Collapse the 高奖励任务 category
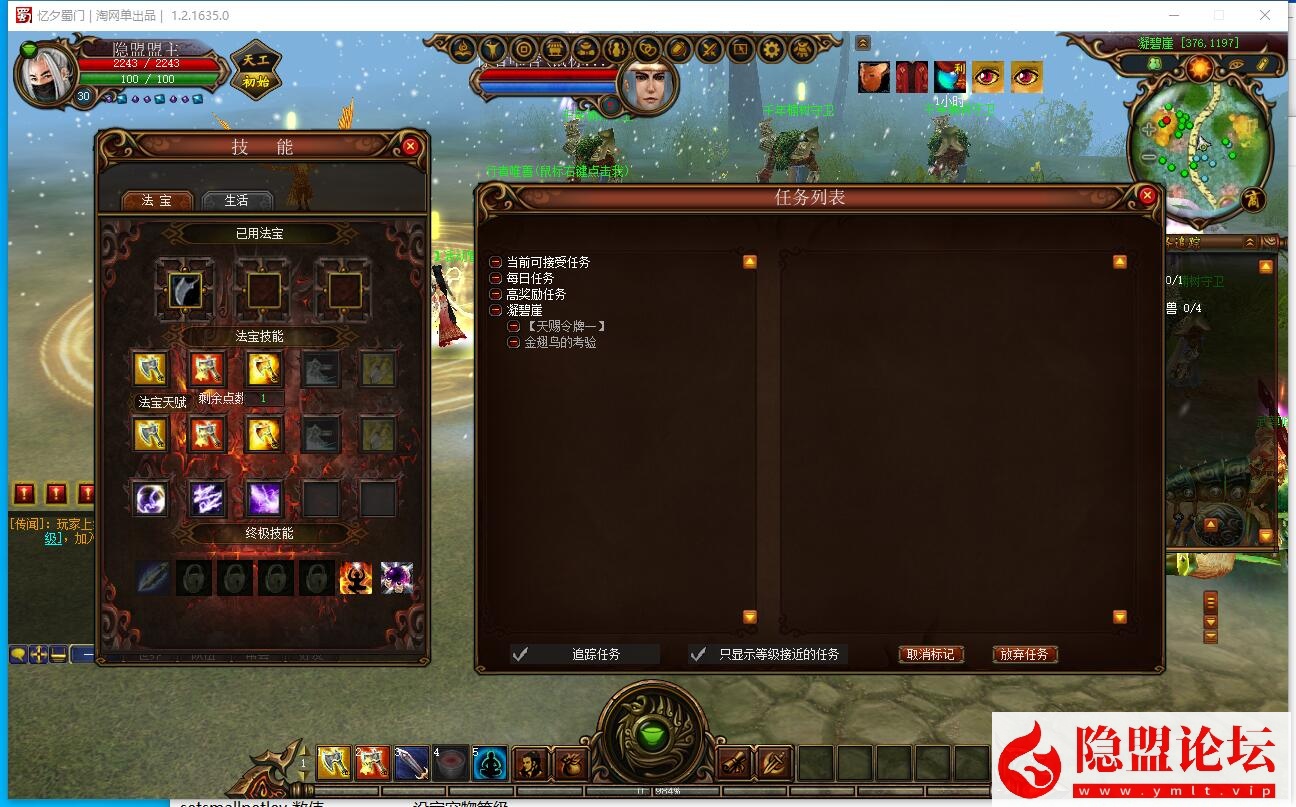 click(495, 294)
